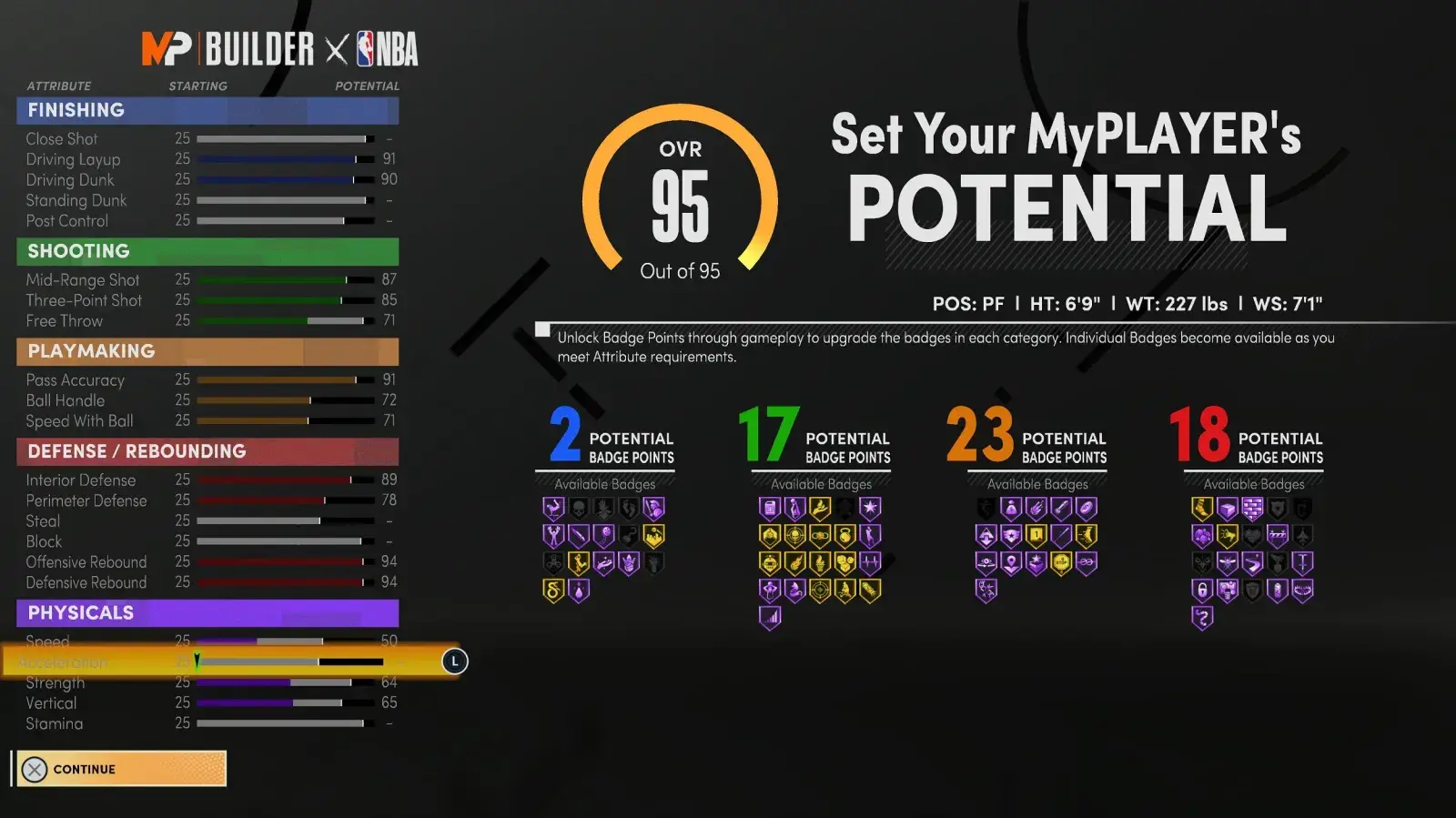Viewport: 1456px width, 818px height.
Task: Select the kettlebell badge under Shooting badges
Action: (x=845, y=534)
